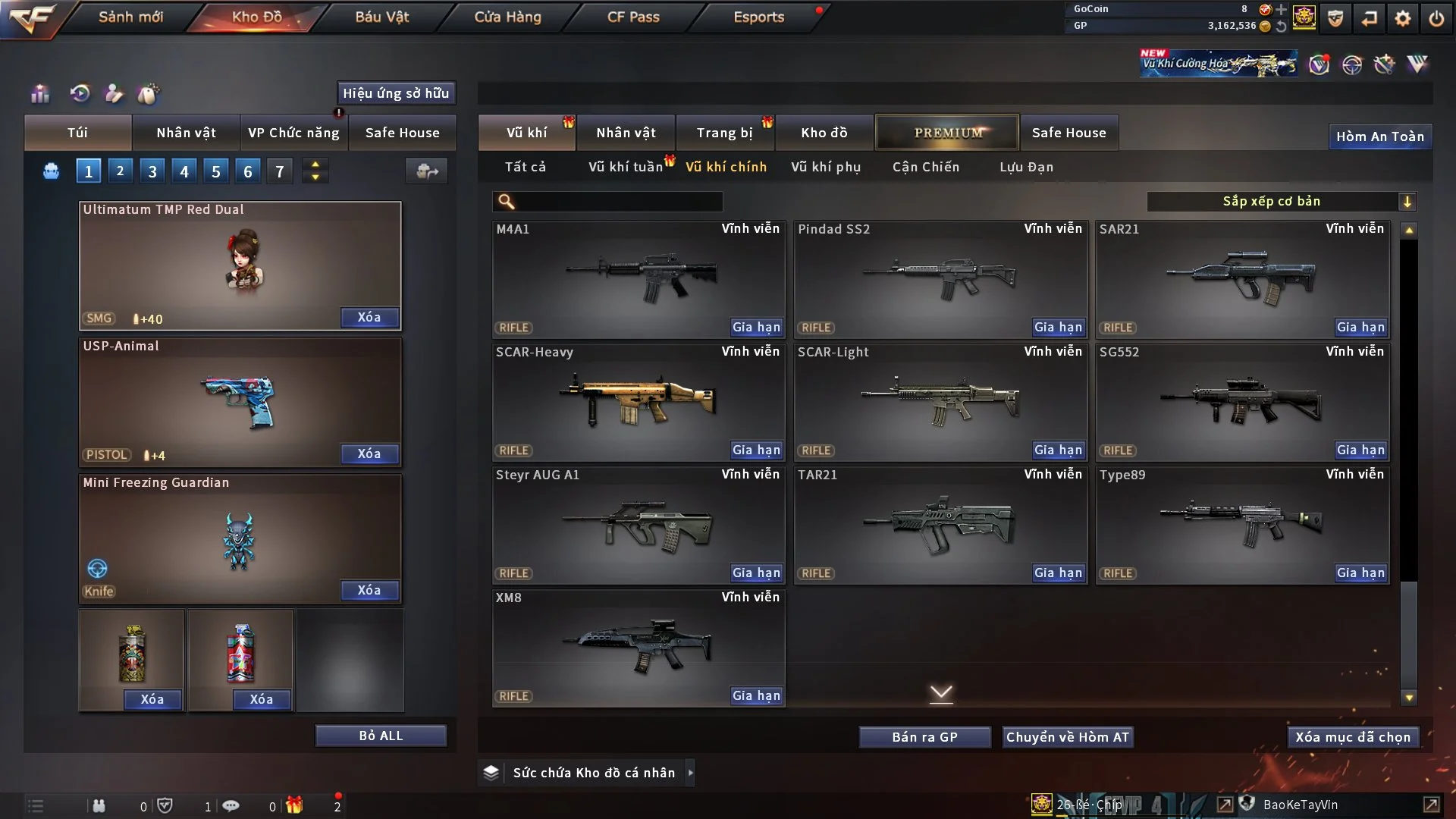1456x819 pixels.
Task: Renew the M4A1 rifle with Gia hạn
Action: pos(755,327)
